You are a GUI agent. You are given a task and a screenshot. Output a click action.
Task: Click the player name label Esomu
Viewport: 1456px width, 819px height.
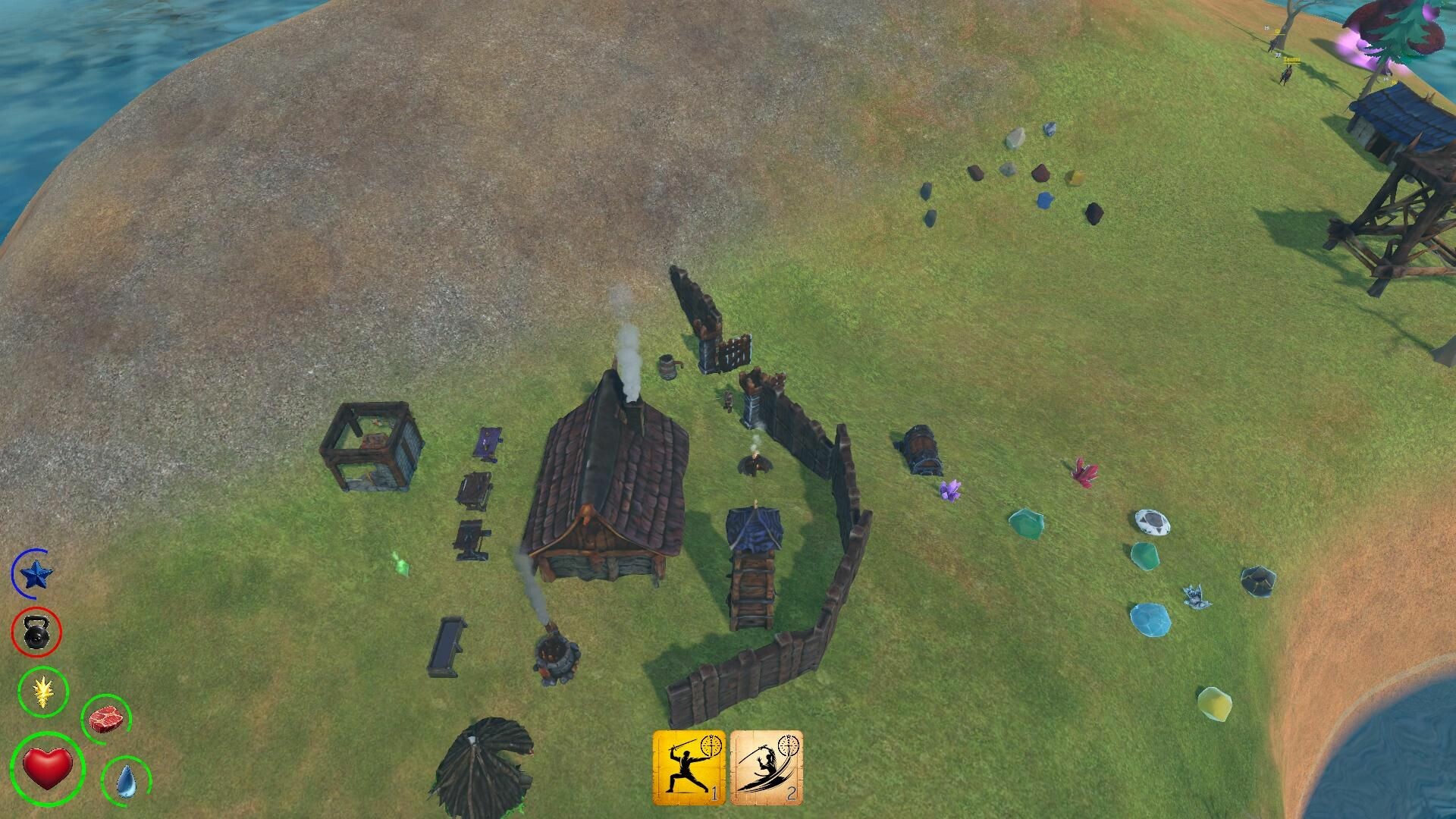pyautogui.click(x=1291, y=60)
